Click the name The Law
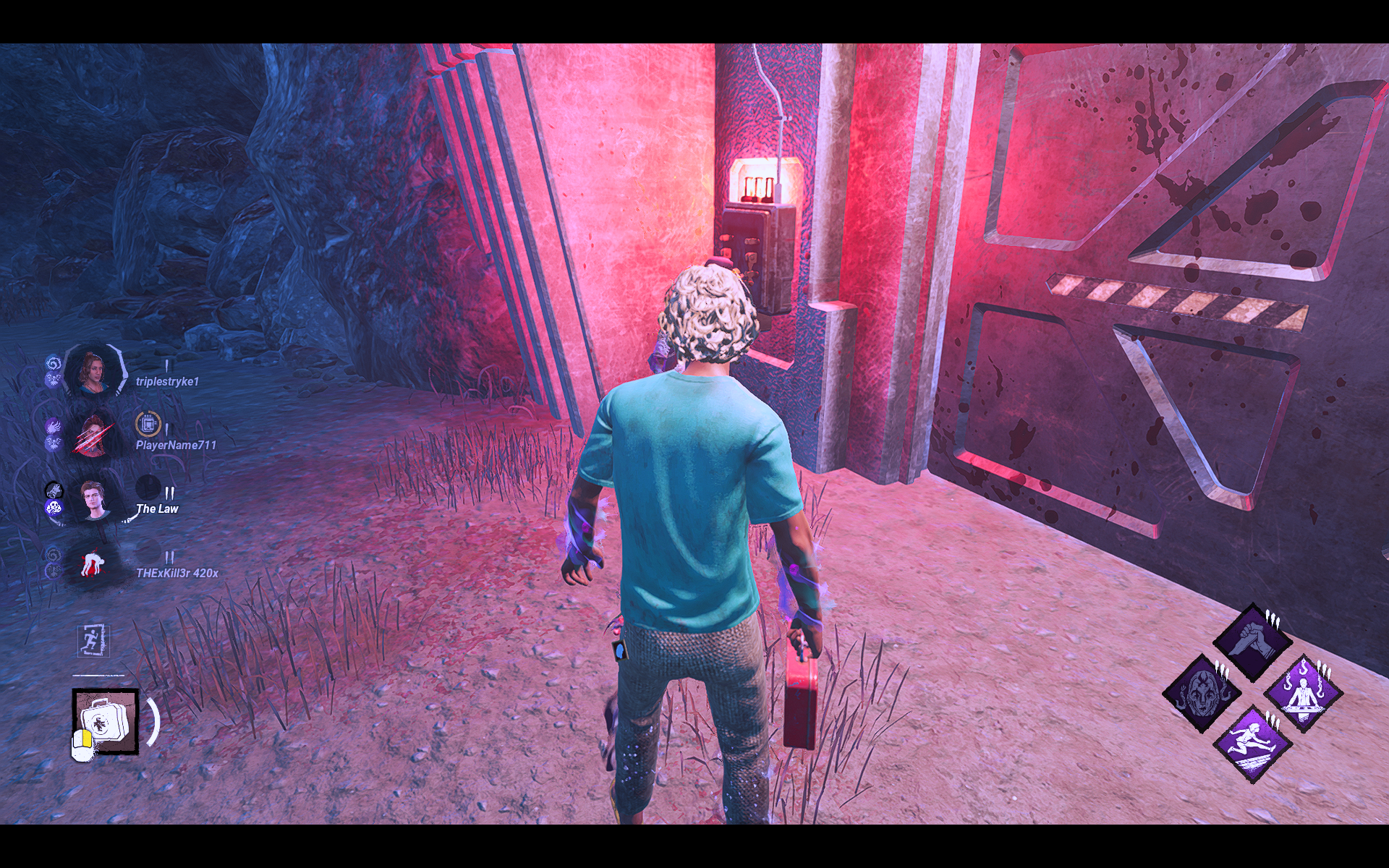 pyautogui.click(x=157, y=509)
